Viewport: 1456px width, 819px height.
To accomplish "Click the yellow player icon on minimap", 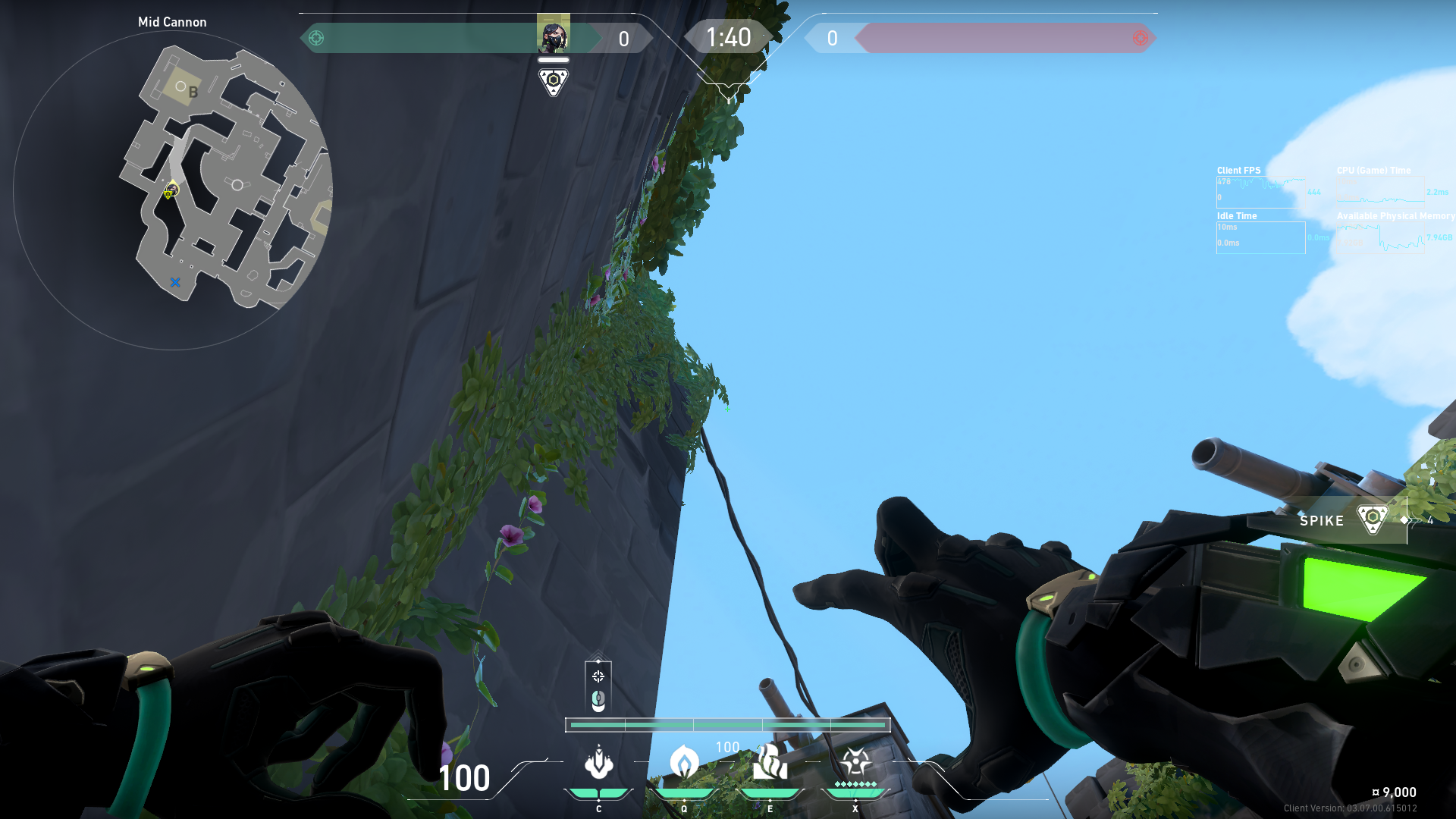I will pos(171,190).
